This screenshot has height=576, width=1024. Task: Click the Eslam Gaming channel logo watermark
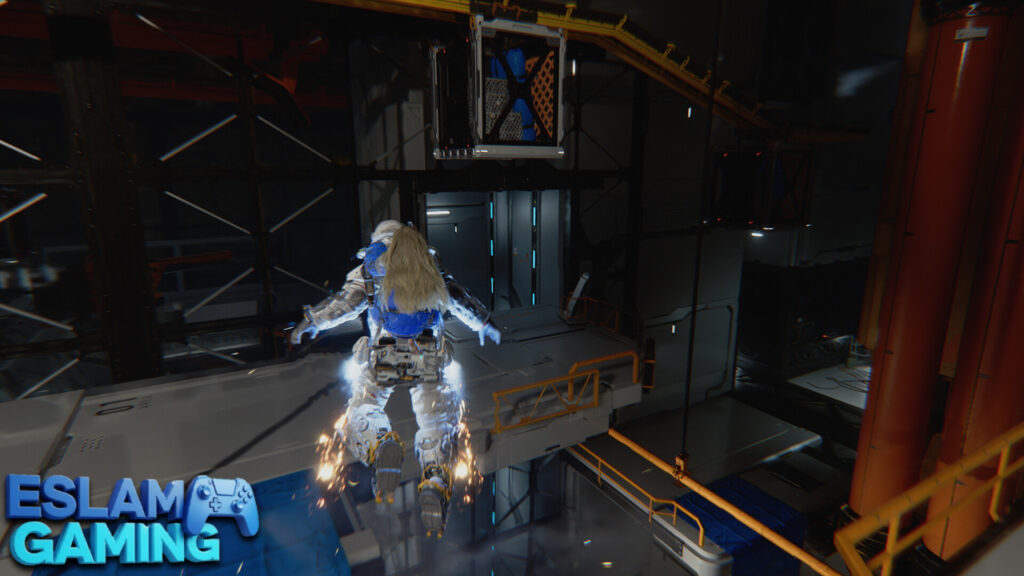click(130, 519)
